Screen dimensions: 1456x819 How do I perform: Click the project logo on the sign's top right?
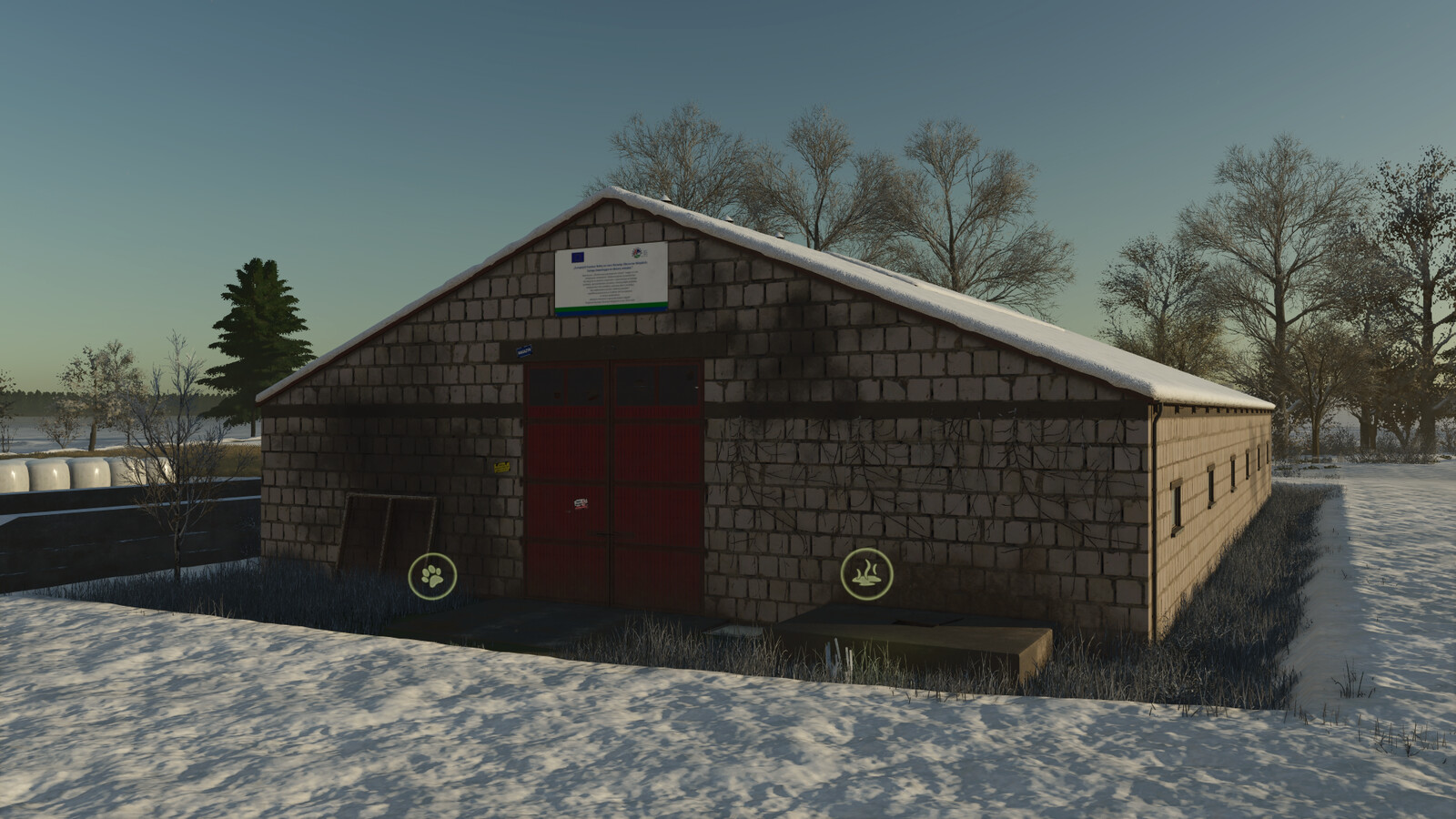point(638,253)
